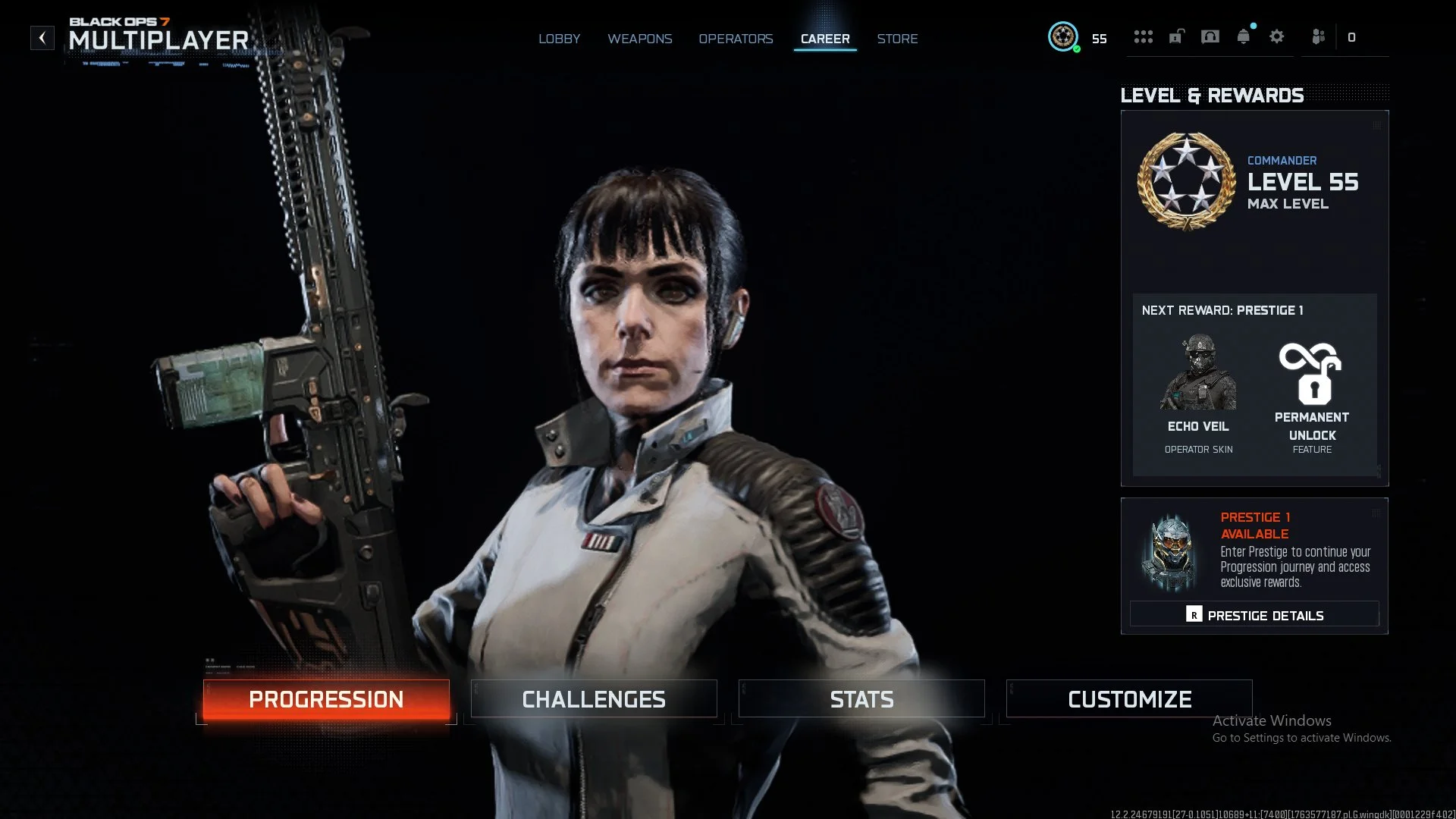
Task: Click the PRESTIGE DETAILS button
Action: 1254,614
